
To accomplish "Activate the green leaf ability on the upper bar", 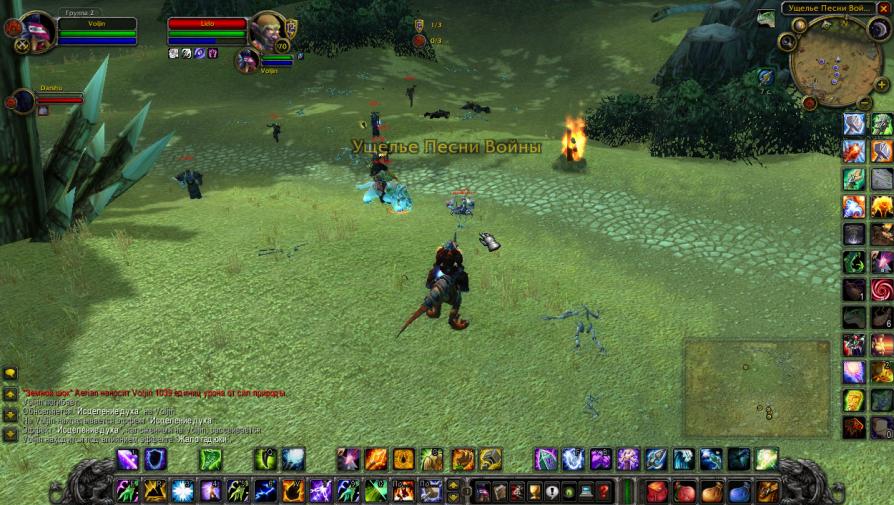I will 212,460.
